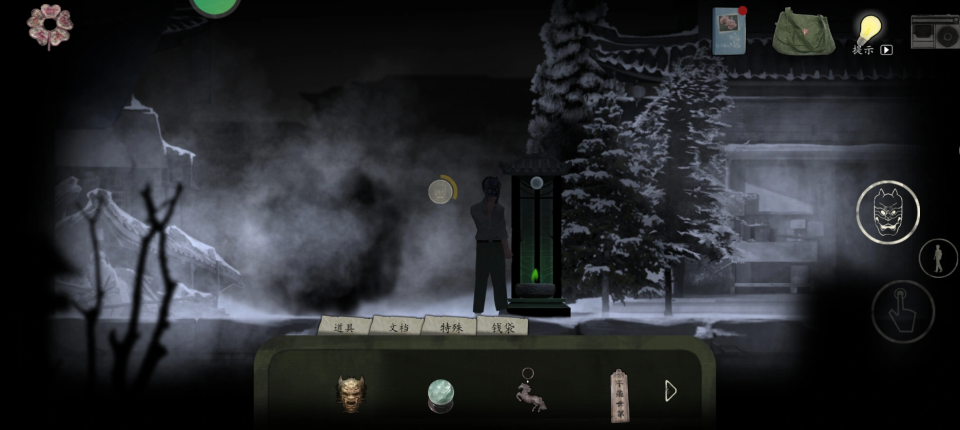Tap the lightbulb 提示 hint button

point(870,31)
